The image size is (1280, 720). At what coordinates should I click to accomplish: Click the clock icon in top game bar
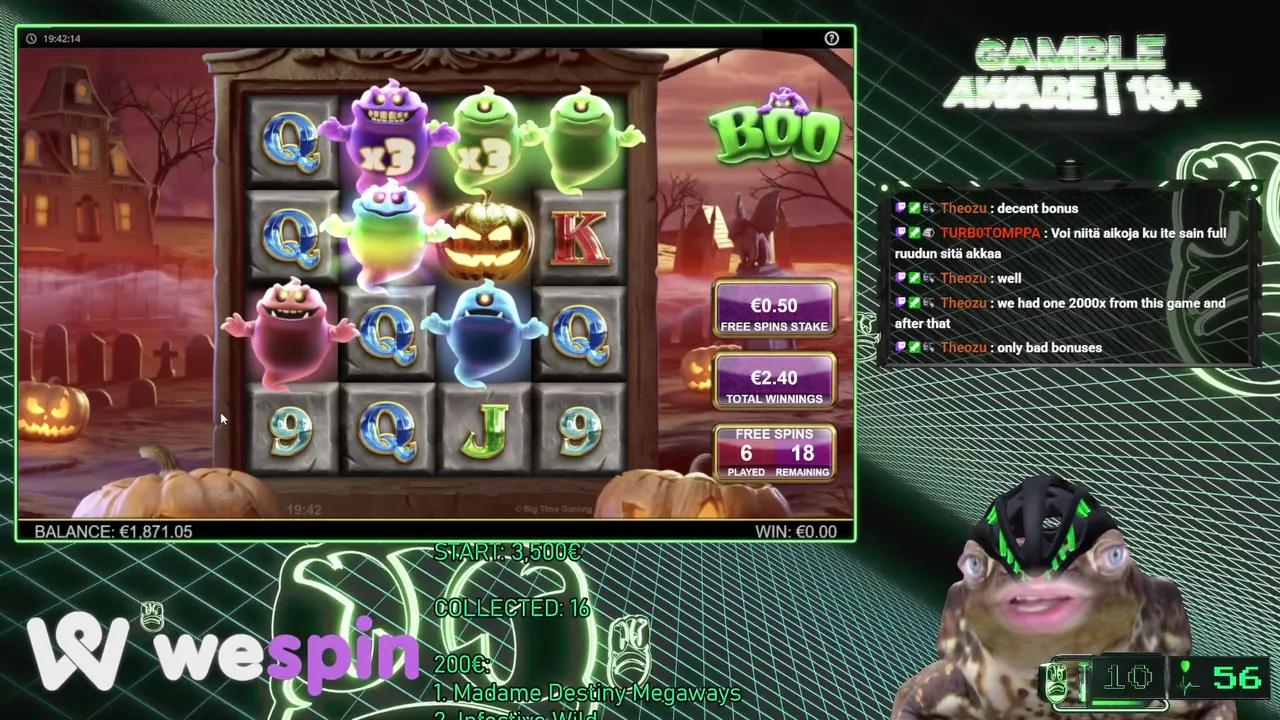point(31,38)
